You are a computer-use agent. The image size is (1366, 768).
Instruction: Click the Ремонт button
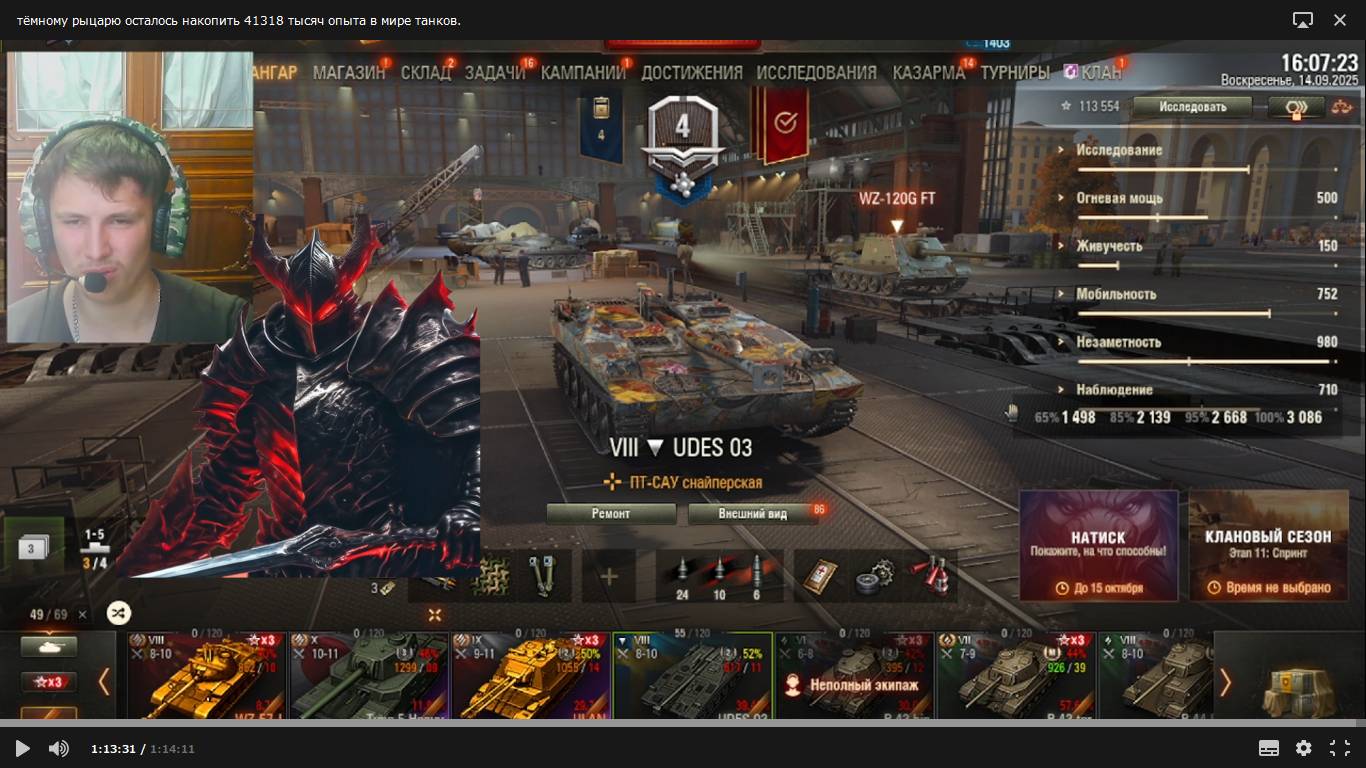pyautogui.click(x=611, y=514)
